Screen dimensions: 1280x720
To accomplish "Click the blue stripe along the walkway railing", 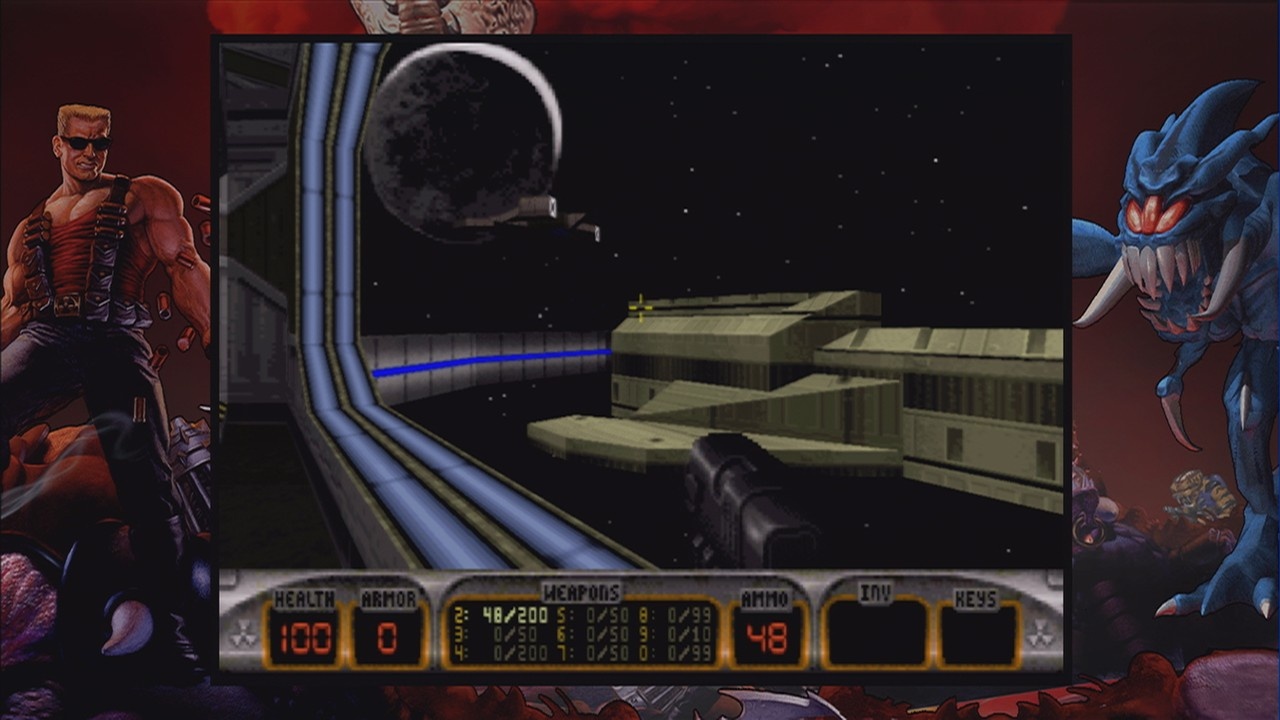I will click(490, 360).
